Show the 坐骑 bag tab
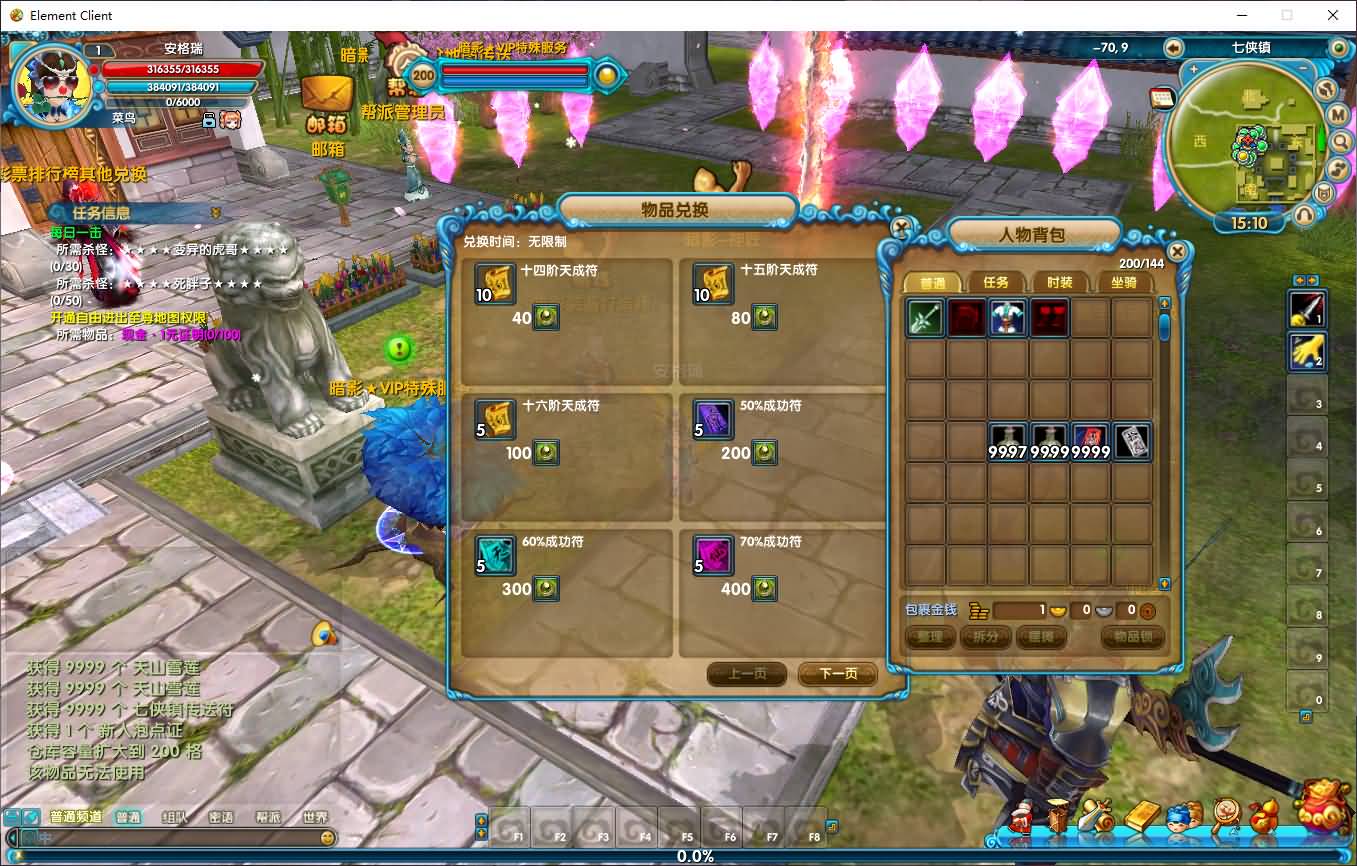The width and height of the screenshot is (1357, 866). (x=1124, y=283)
